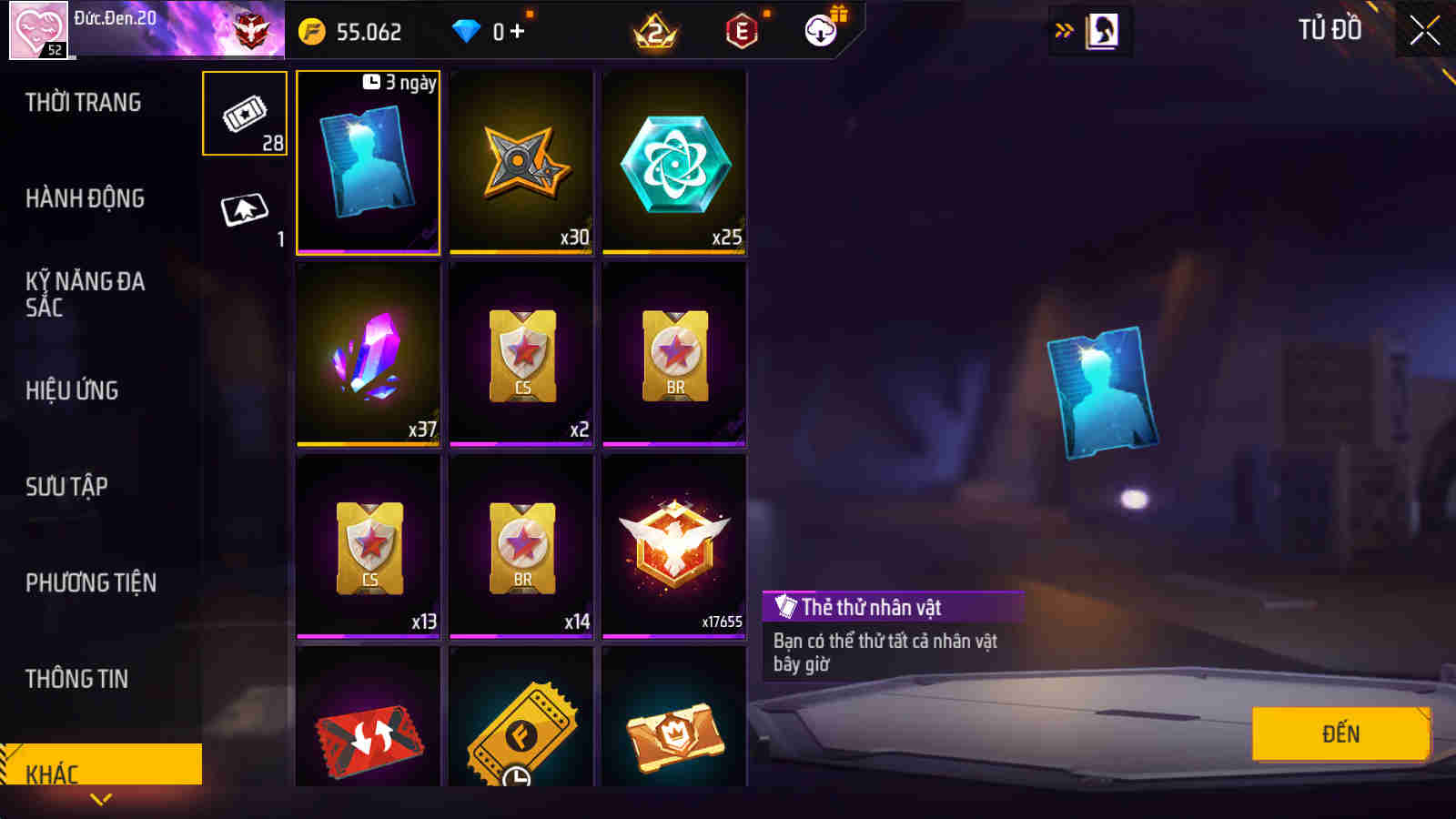This screenshot has width=1456, height=819.
Task: Select the gold CS card showing x2
Action: point(521,355)
